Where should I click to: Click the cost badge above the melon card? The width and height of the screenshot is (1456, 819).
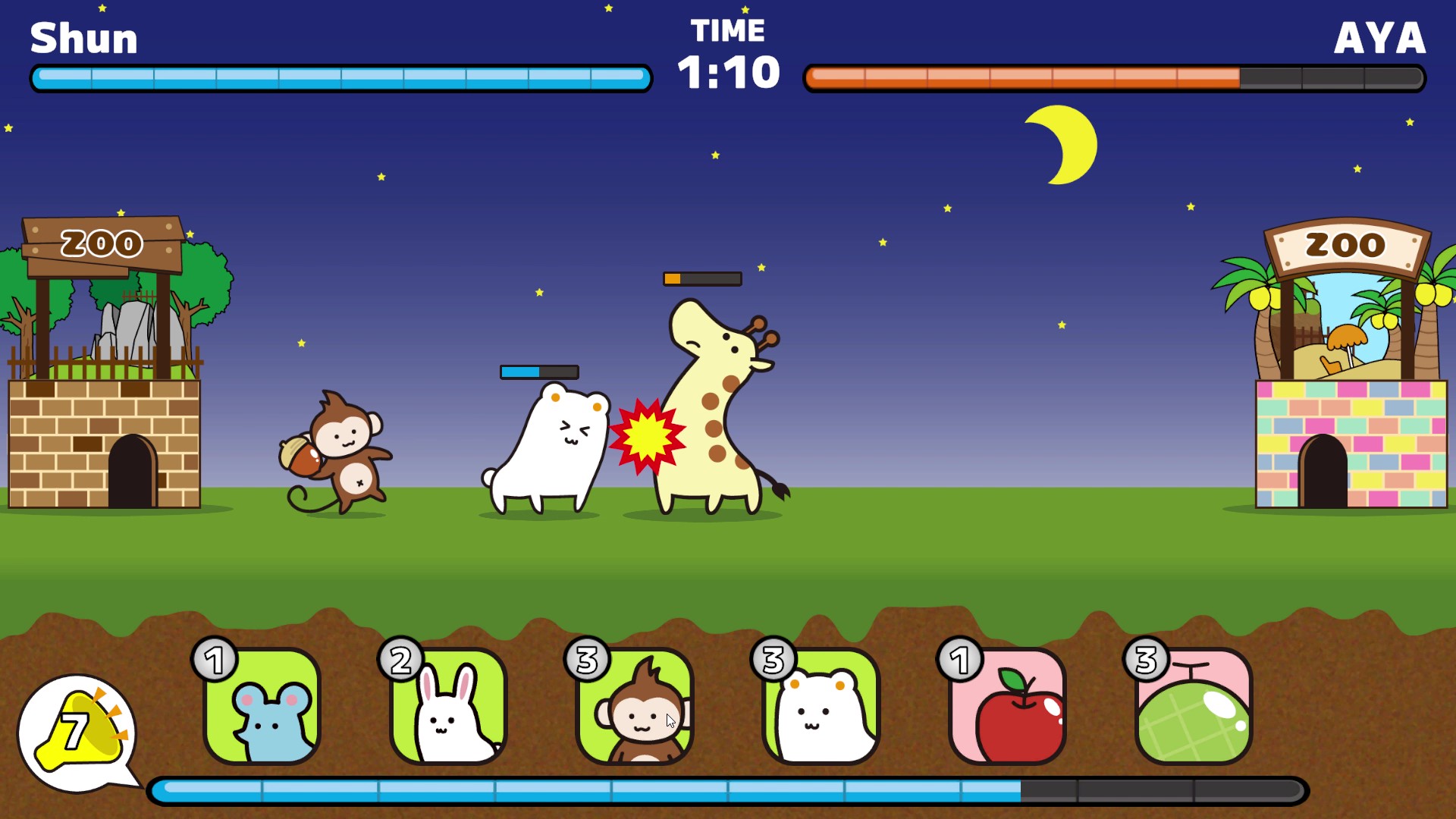pyautogui.click(x=1146, y=661)
